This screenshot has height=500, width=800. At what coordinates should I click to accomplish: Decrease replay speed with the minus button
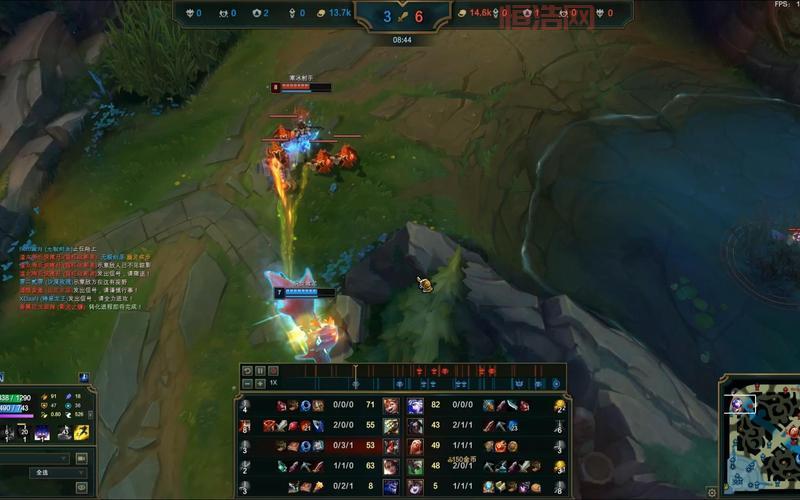pyautogui.click(x=247, y=383)
